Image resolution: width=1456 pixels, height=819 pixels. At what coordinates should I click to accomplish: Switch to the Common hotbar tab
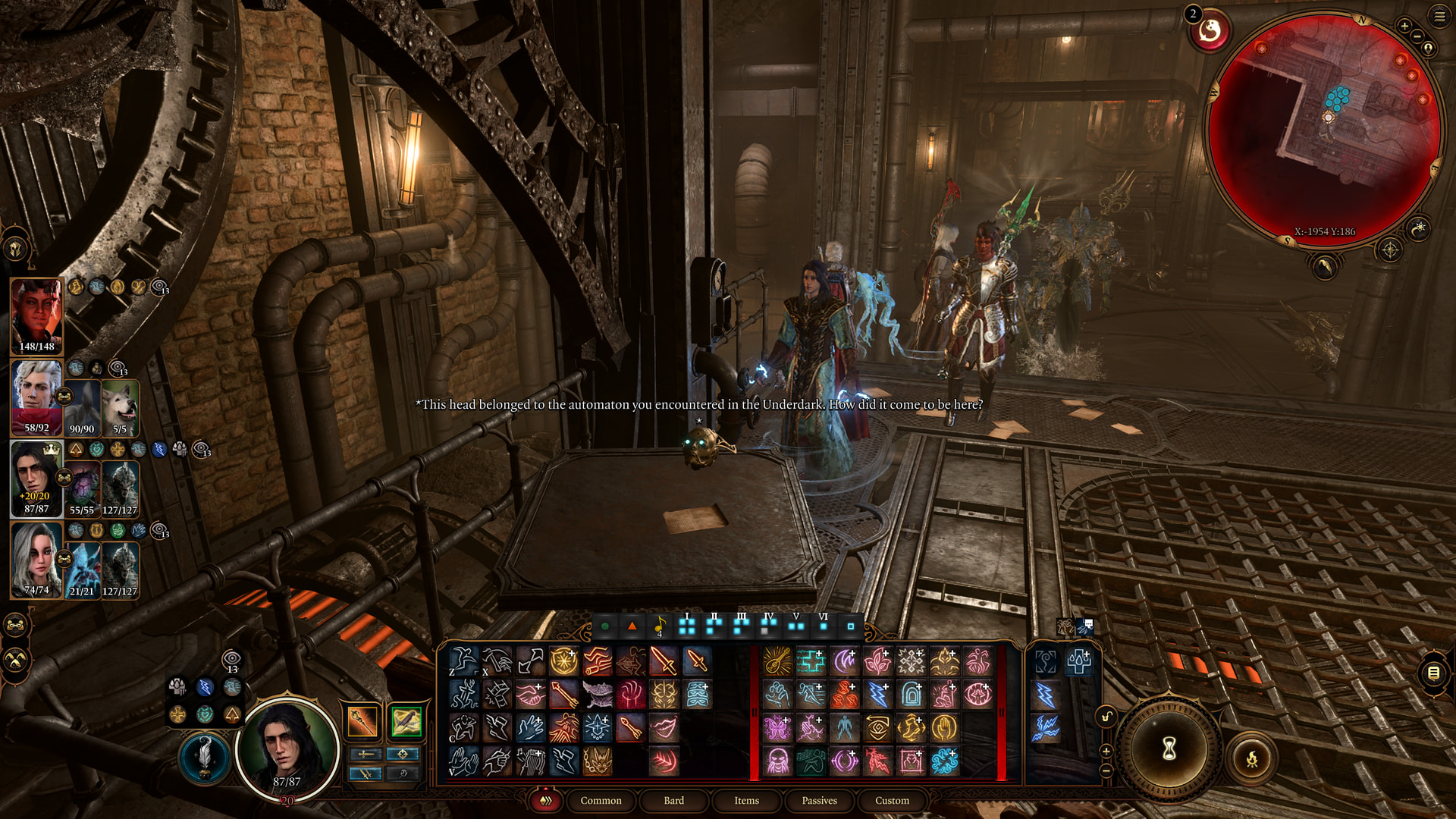[601, 800]
